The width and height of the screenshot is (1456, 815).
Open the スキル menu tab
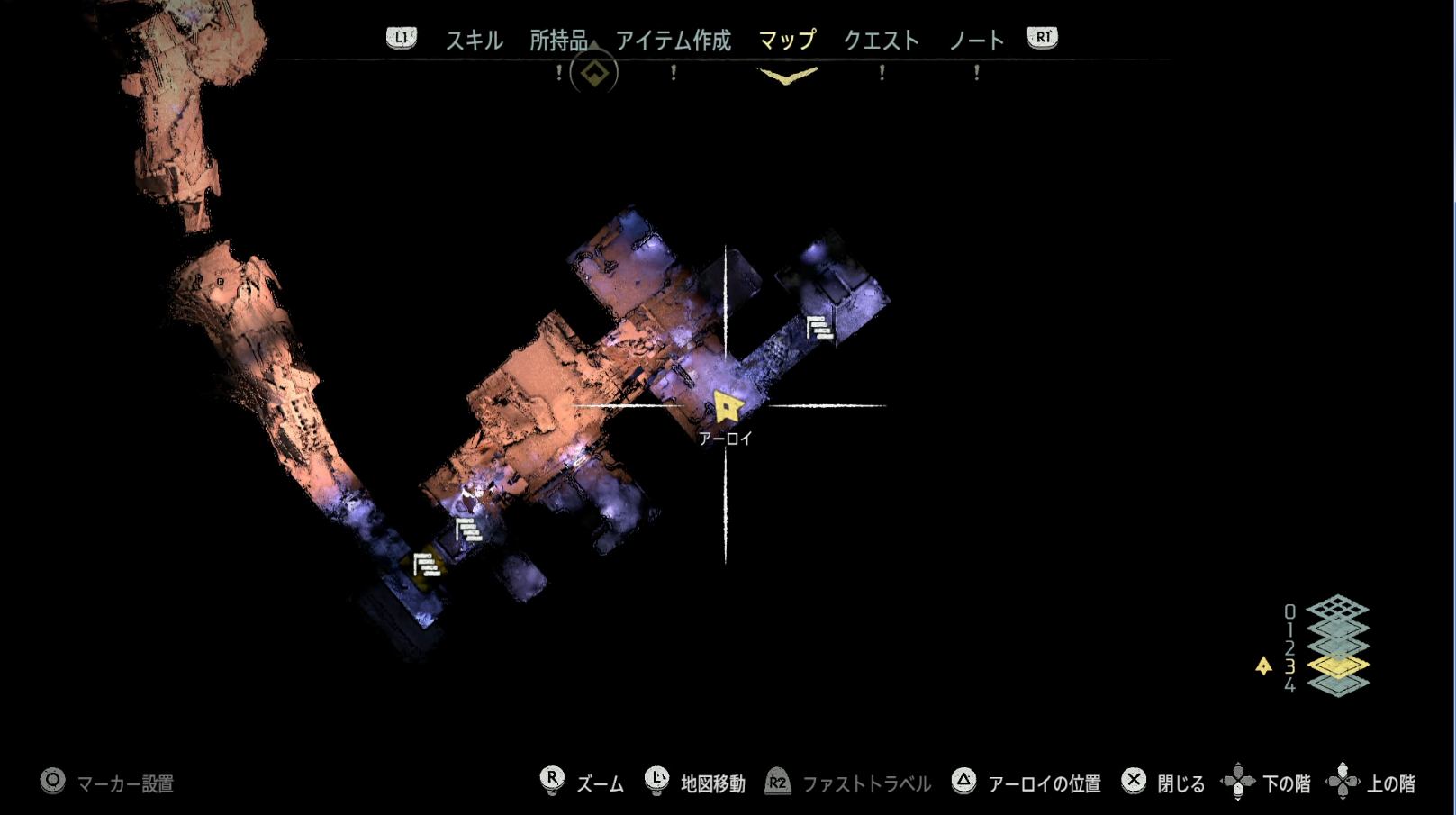(x=475, y=40)
